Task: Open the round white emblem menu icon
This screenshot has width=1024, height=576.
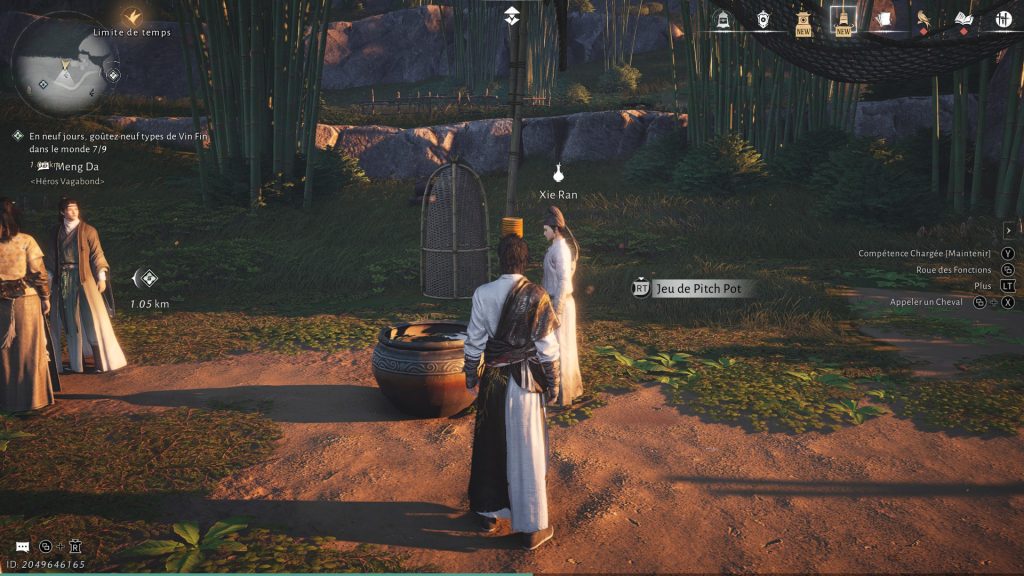Action: 1003,19
